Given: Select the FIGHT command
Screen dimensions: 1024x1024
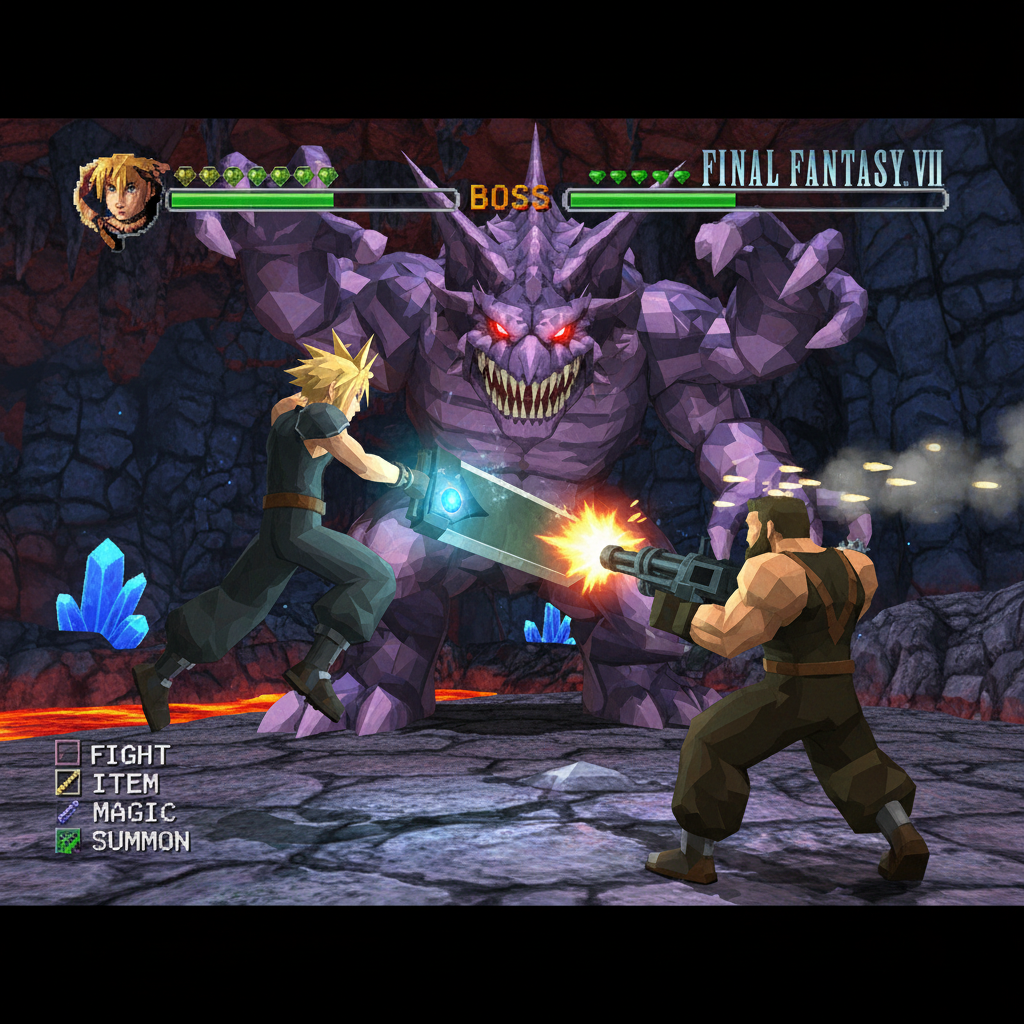Looking at the screenshot, I should pos(128,755).
